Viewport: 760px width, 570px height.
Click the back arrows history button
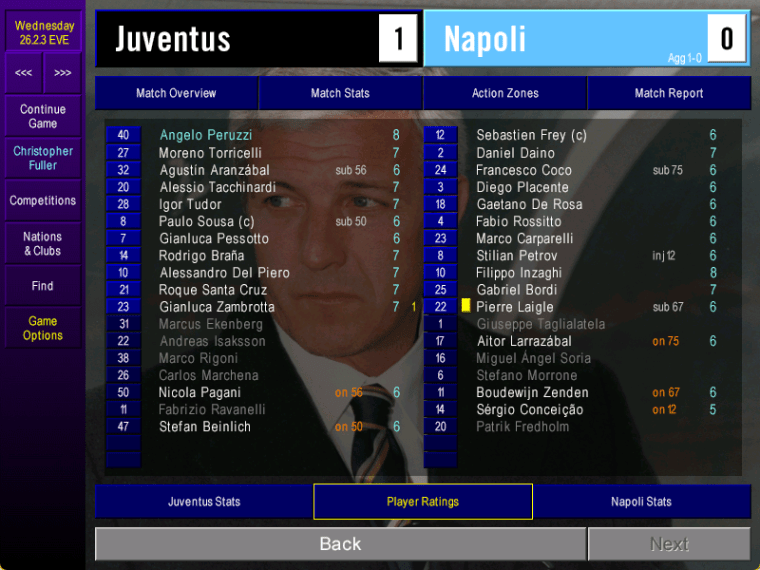23,73
